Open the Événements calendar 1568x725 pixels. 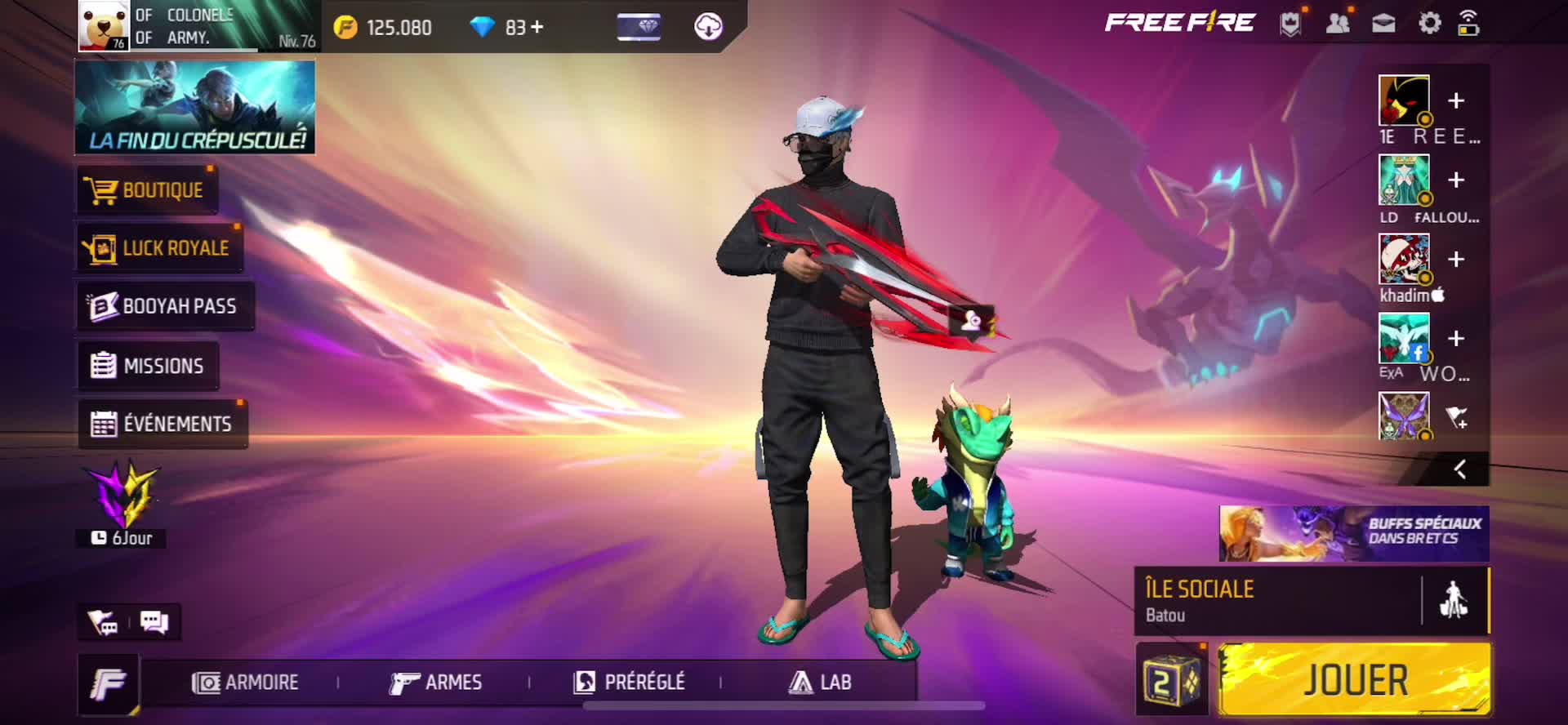pos(163,424)
